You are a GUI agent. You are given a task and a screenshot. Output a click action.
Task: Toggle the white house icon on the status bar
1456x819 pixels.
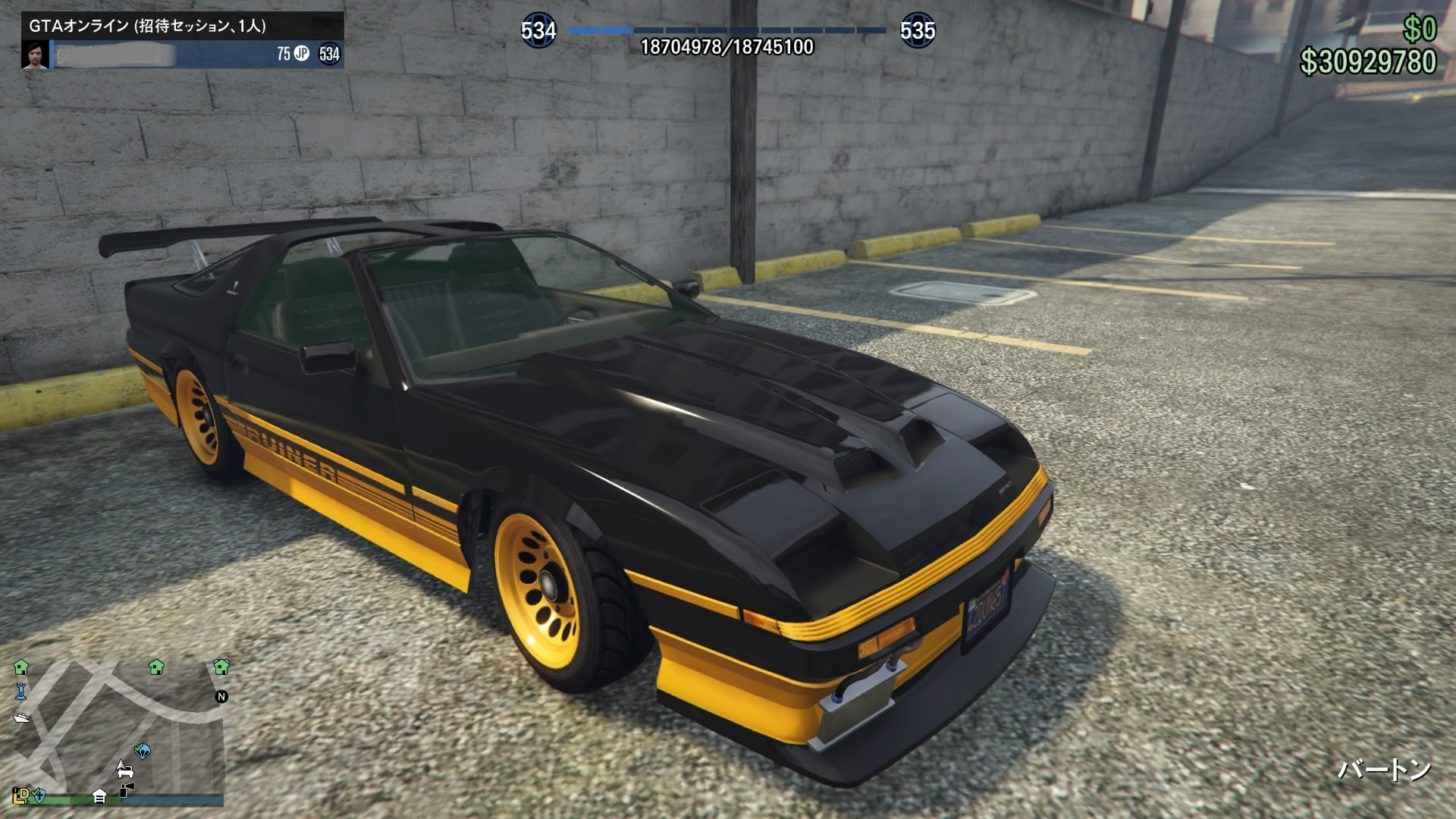click(x=99, y=796)
